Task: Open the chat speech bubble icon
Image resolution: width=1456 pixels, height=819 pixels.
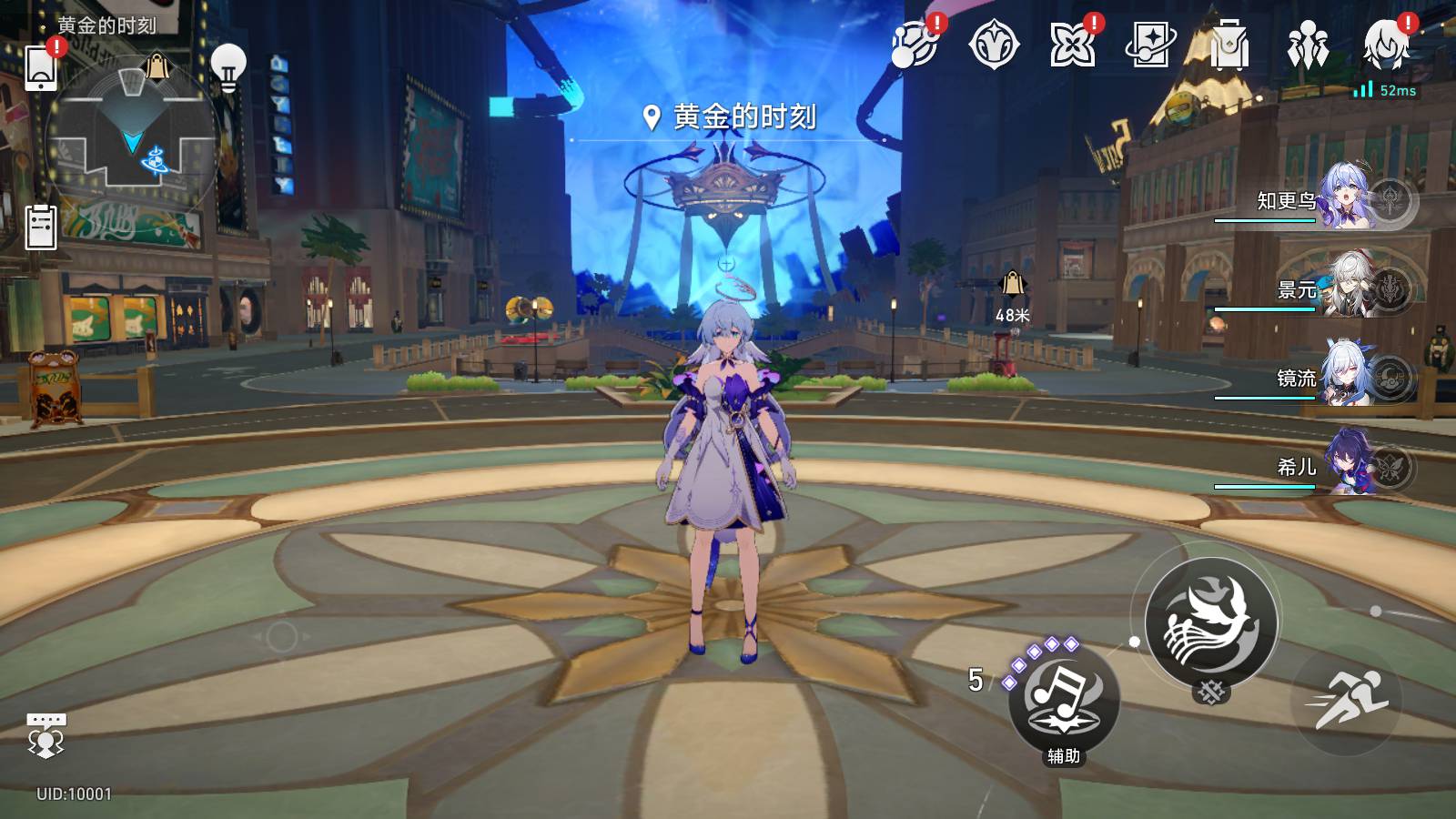Action: [x=45, y=734]
